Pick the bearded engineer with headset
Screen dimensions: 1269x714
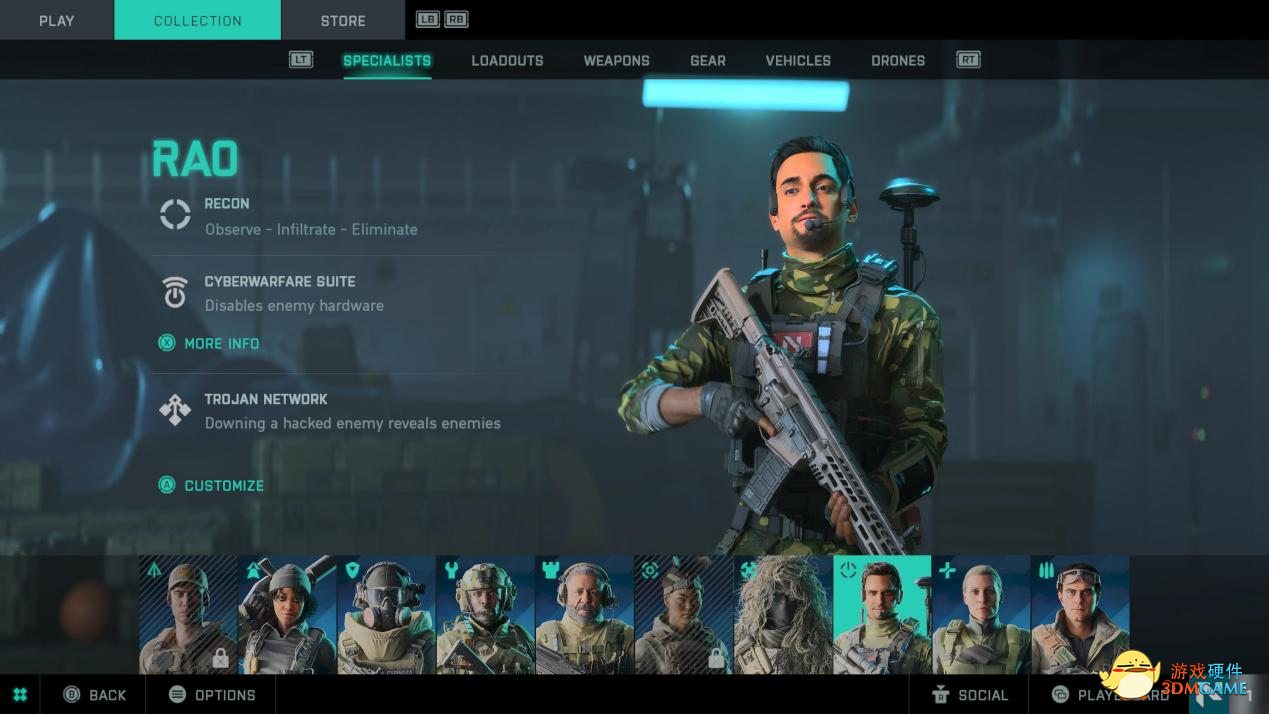[x=585, y=615]
